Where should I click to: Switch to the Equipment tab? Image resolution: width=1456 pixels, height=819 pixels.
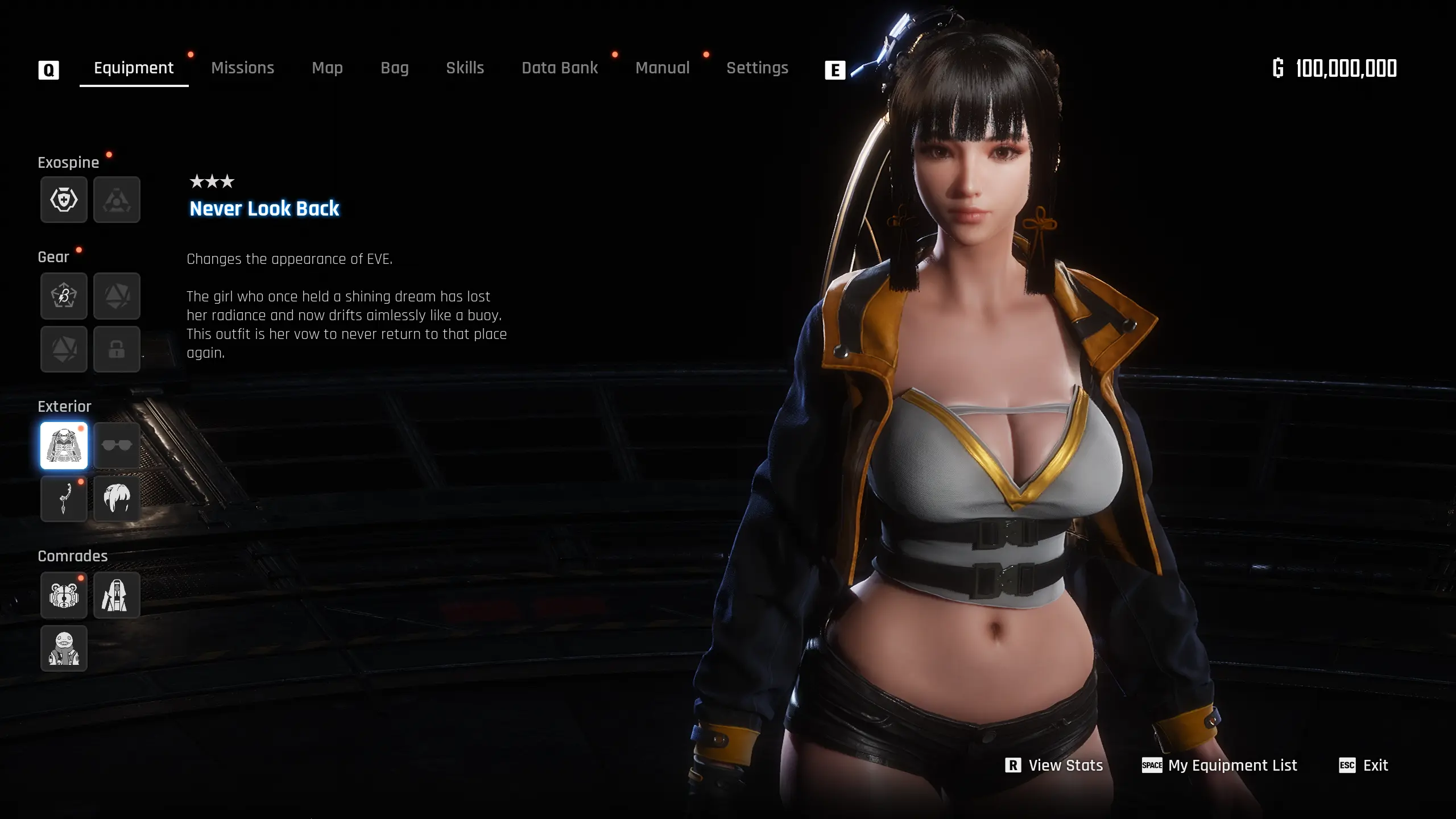coord(134,68)
